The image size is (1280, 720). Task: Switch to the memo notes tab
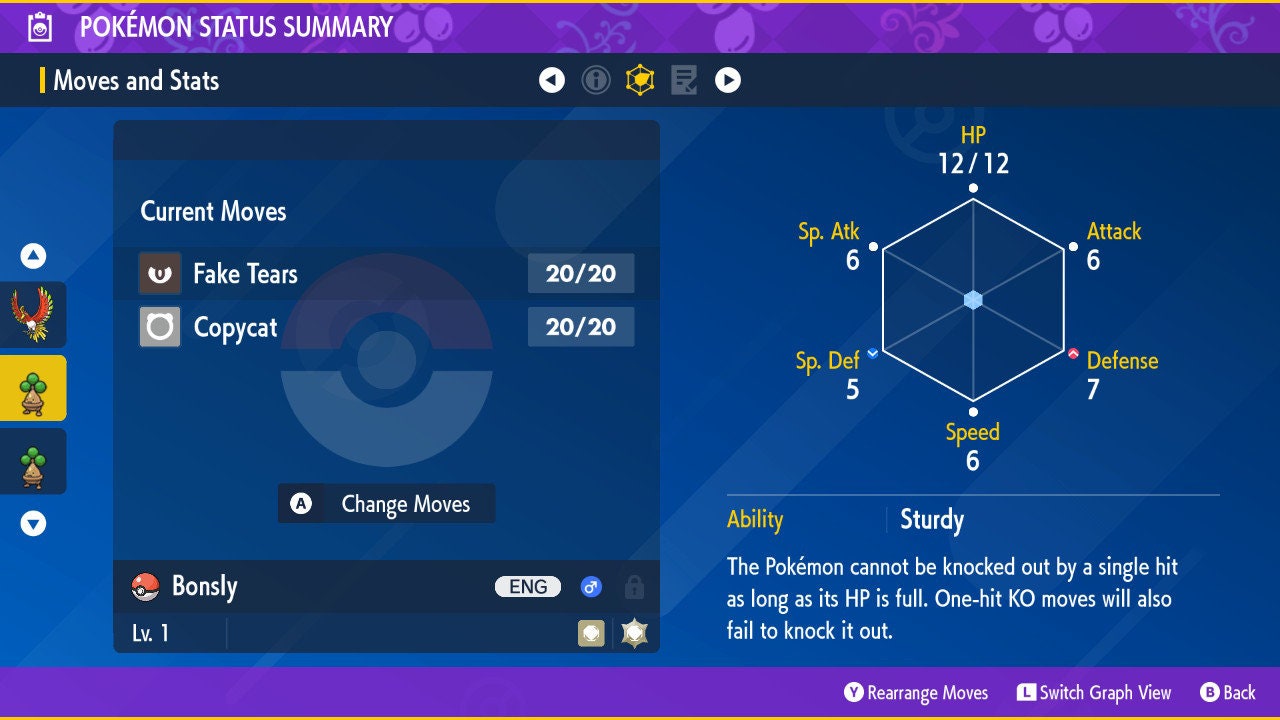click(684, 80)
